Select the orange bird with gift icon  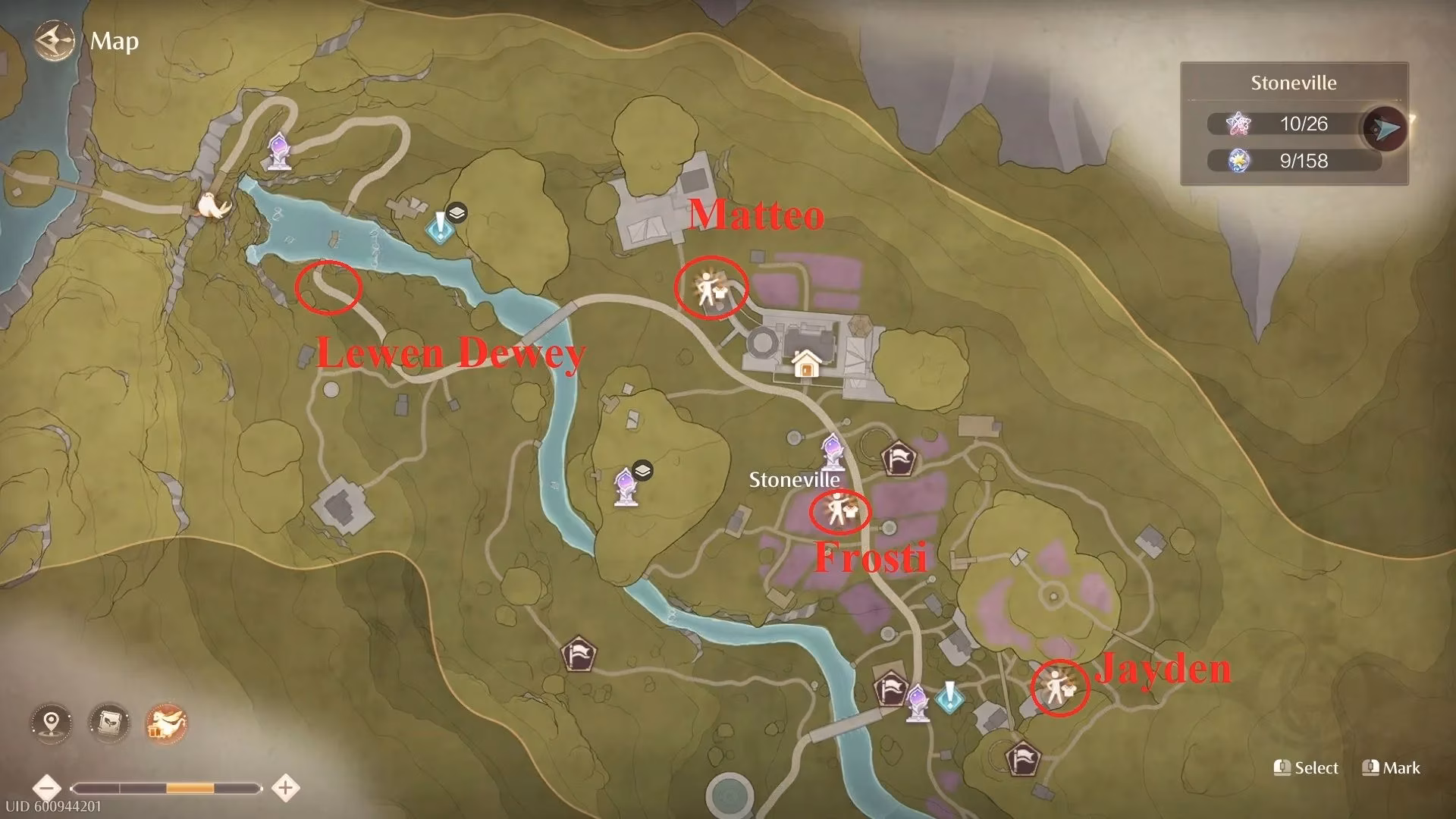pyautogui.click(x=166, y=721)
